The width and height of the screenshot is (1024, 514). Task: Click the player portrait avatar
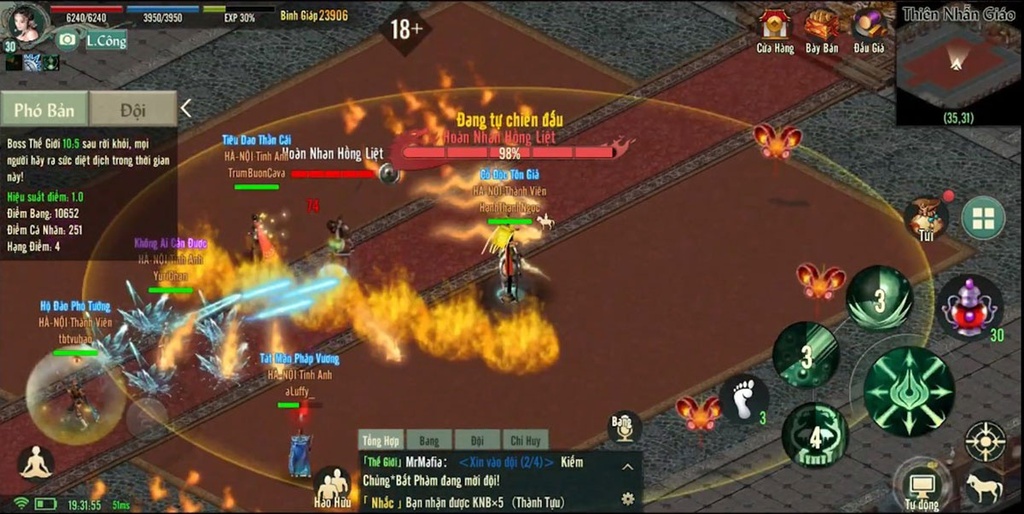click(26, 22)
